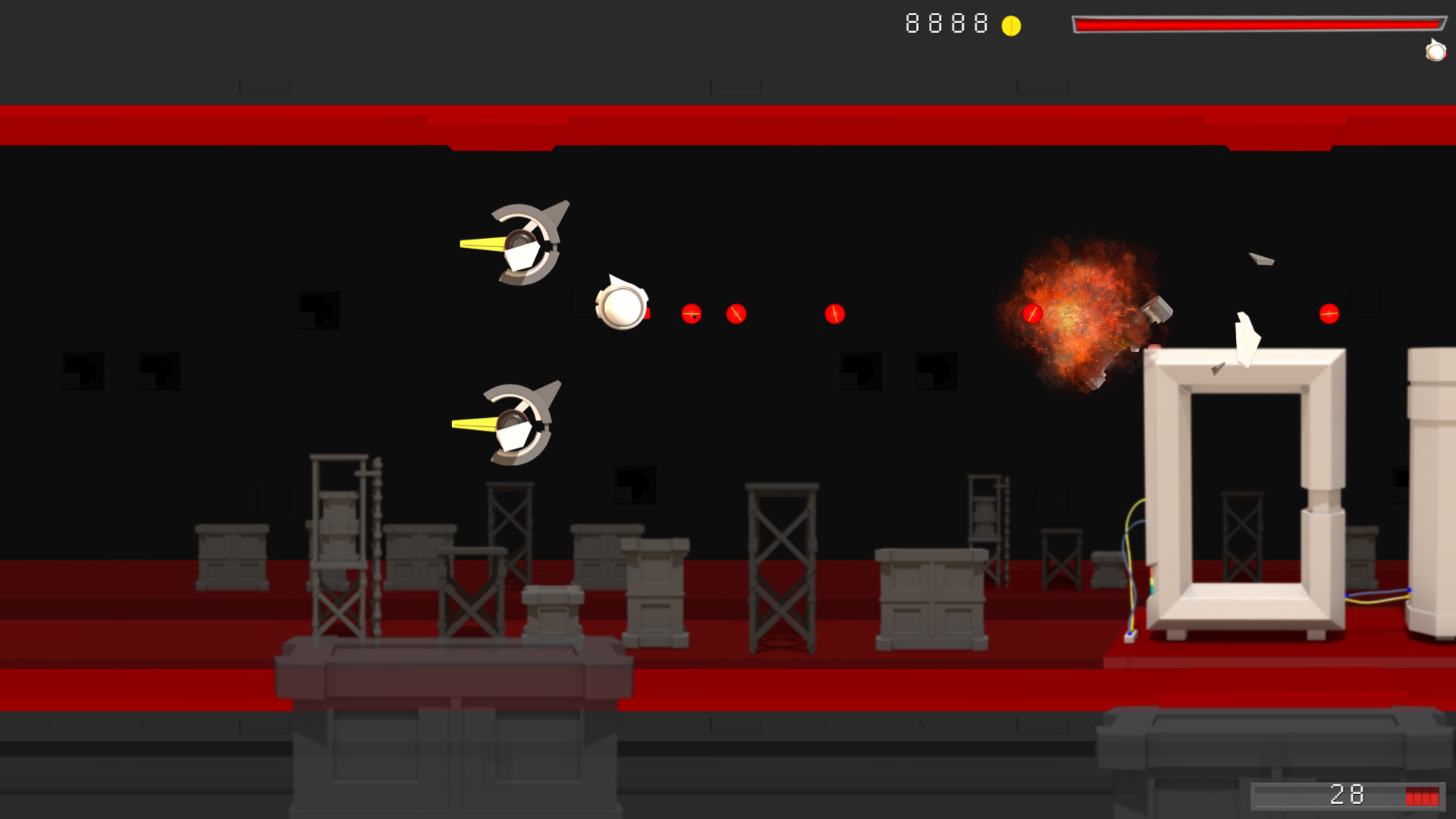The width and height of the screenshot is (1456, 819).
Task: Click the red girder along the ceiling
Action: 728,125
